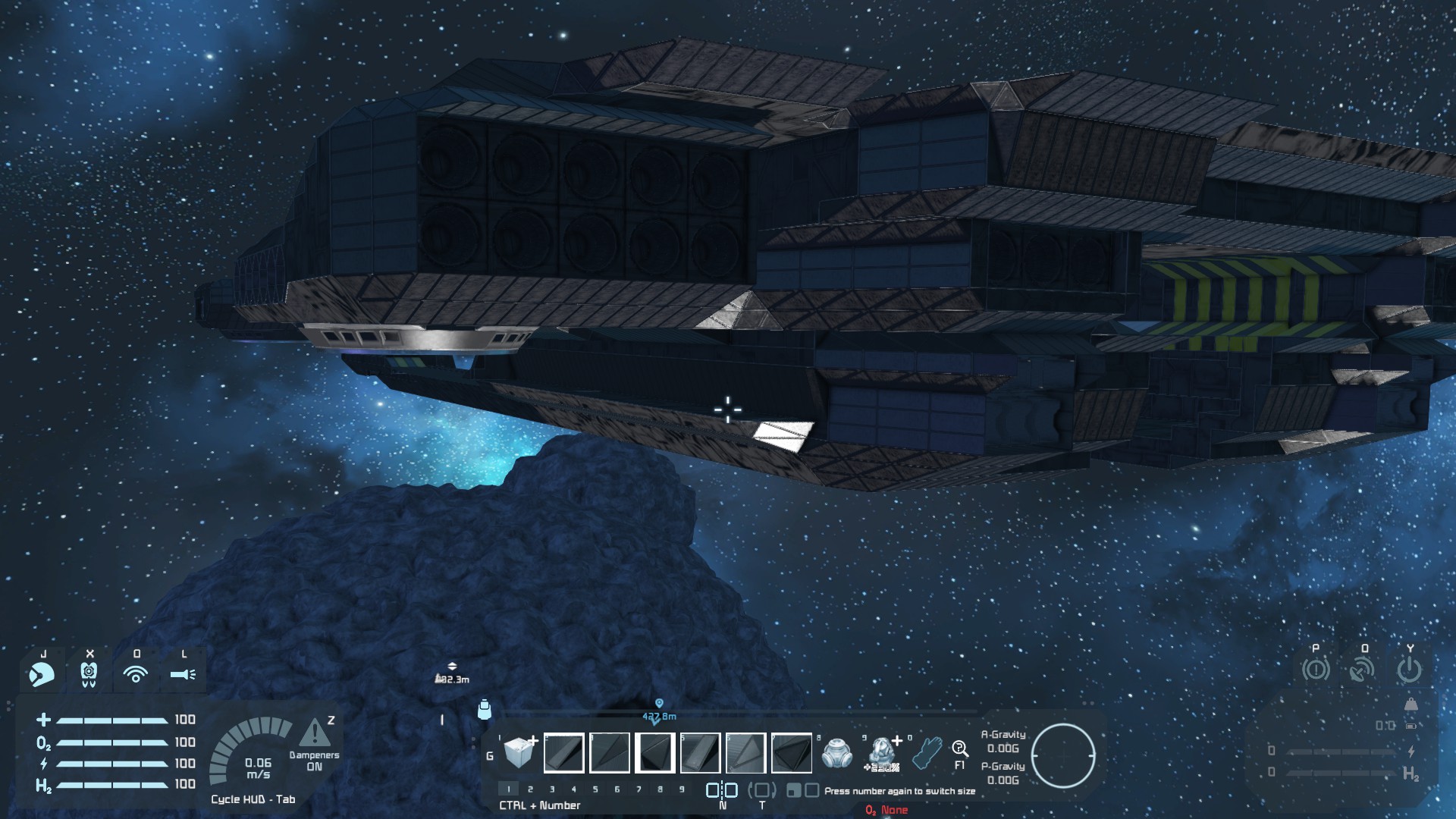Select the round white block in slot 8

(x=836, y=752)
